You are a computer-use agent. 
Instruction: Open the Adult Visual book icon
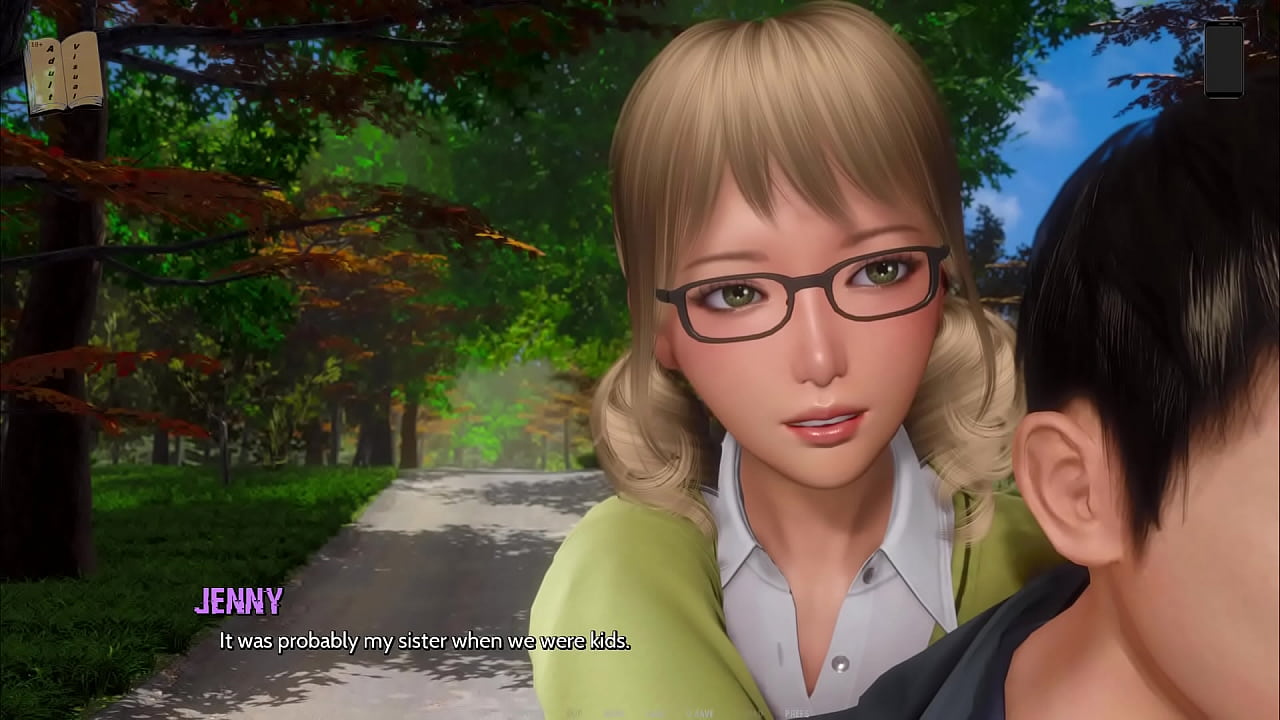[x=65, y=71]
